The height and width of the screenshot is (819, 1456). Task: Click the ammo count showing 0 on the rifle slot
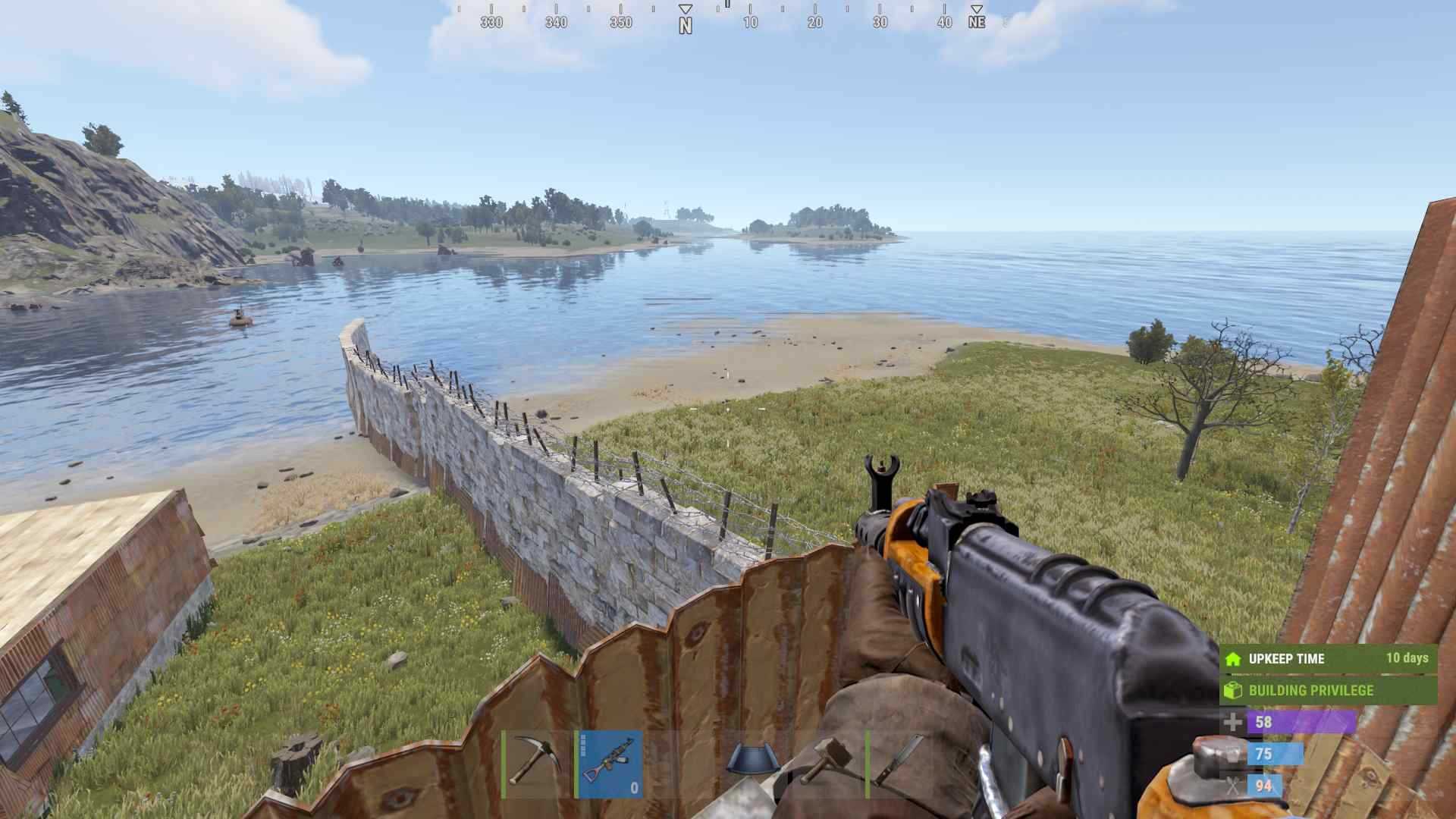coord(634,789)
